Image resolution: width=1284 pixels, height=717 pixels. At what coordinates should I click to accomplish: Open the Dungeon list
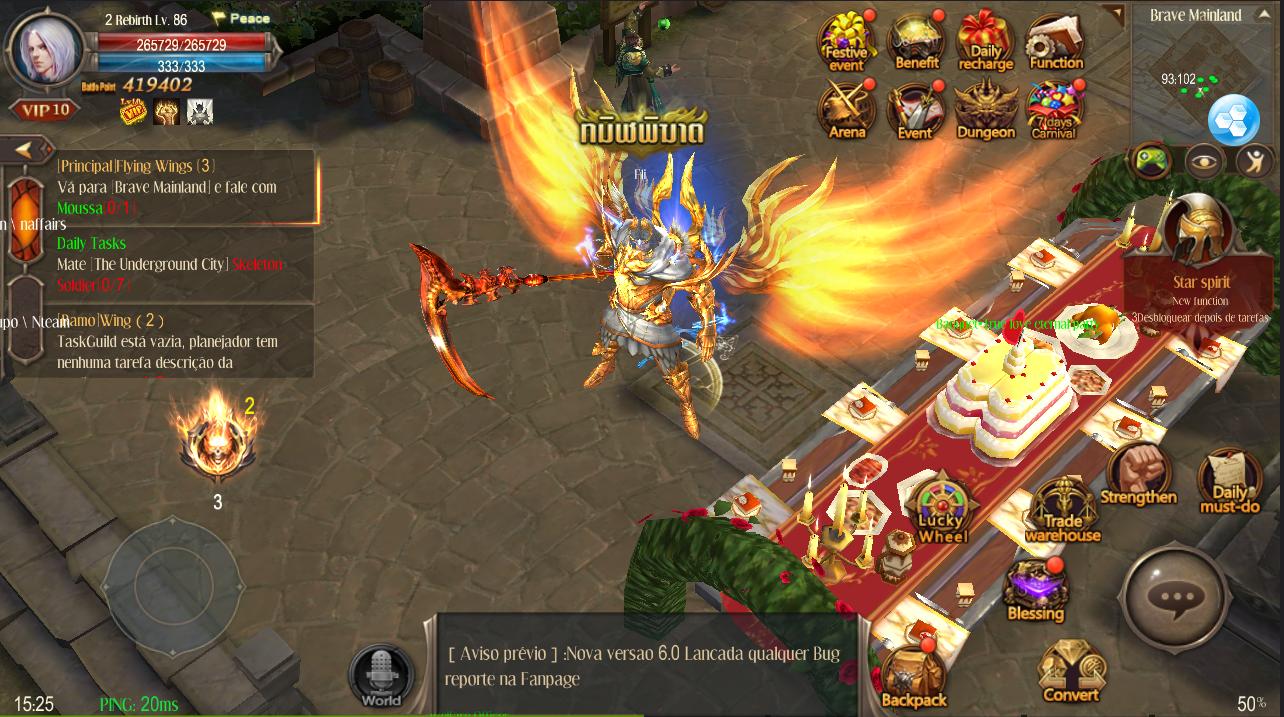pos(986,108)
